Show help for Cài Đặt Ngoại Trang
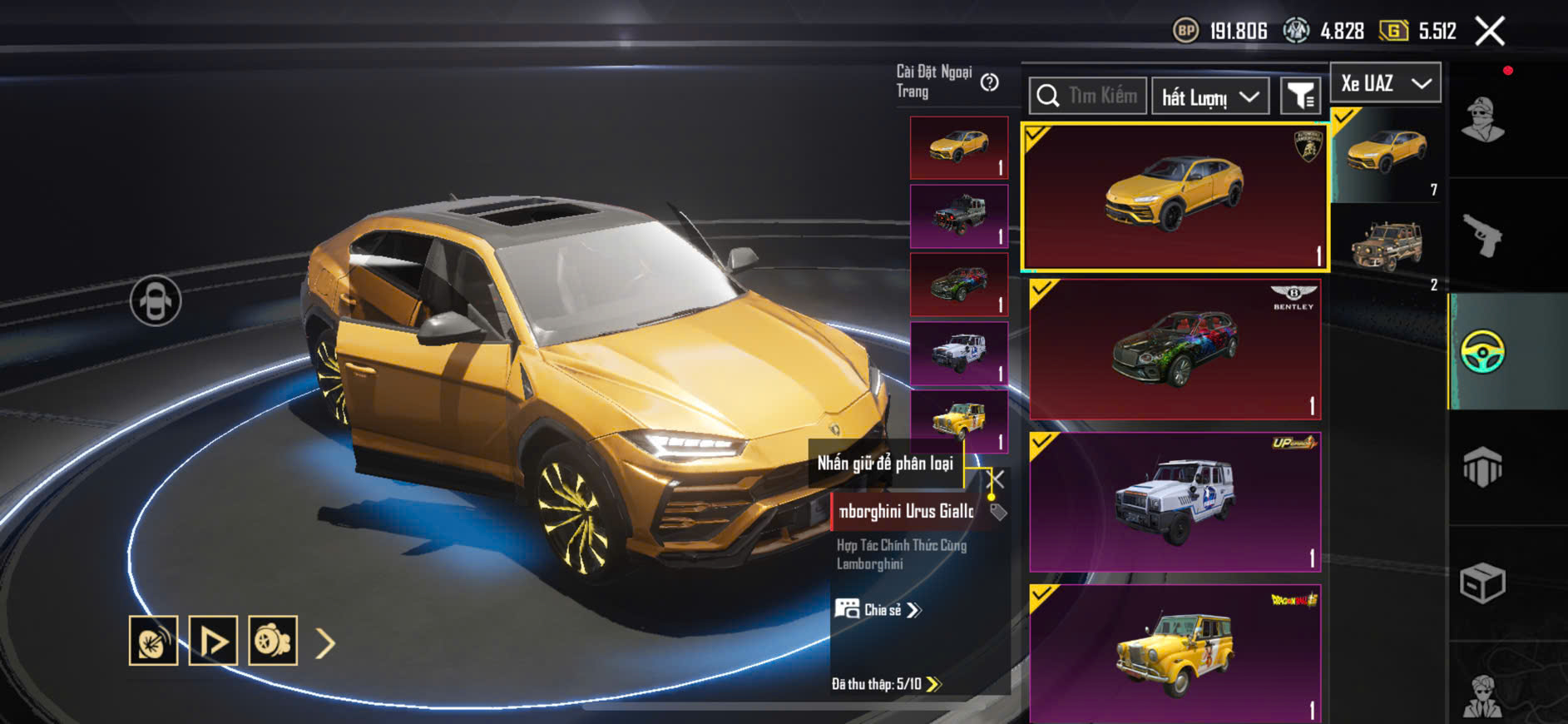Screen dimensions: 1568x724 point(989,82)
